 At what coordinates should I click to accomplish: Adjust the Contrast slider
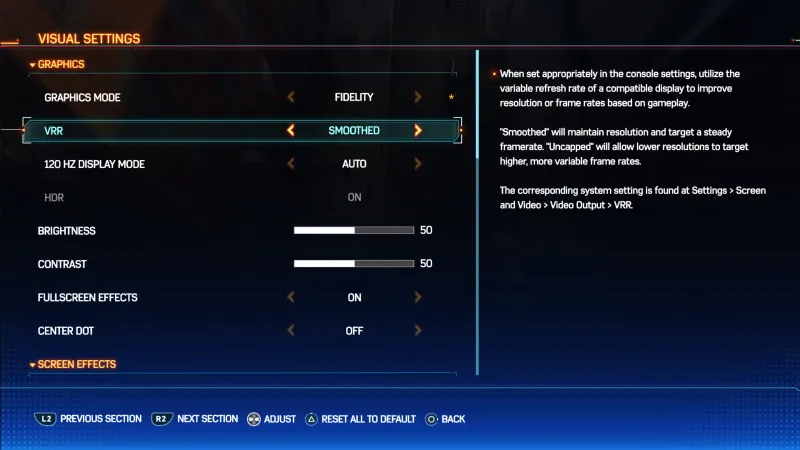click(x=353, y=264)
